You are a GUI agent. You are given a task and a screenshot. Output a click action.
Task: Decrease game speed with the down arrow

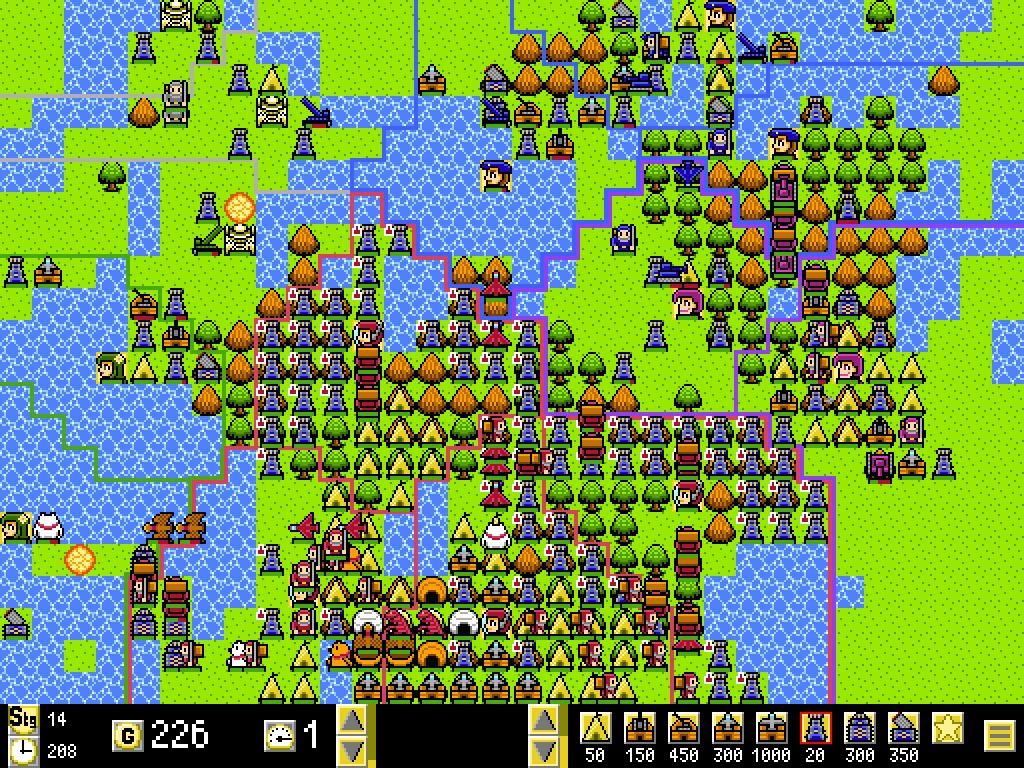352,751
